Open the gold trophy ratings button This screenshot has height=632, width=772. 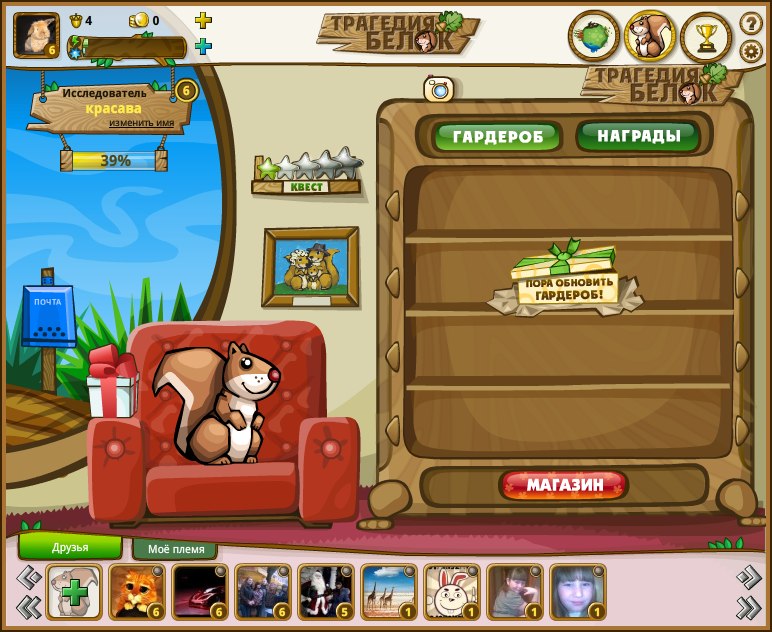pos(706,37)
